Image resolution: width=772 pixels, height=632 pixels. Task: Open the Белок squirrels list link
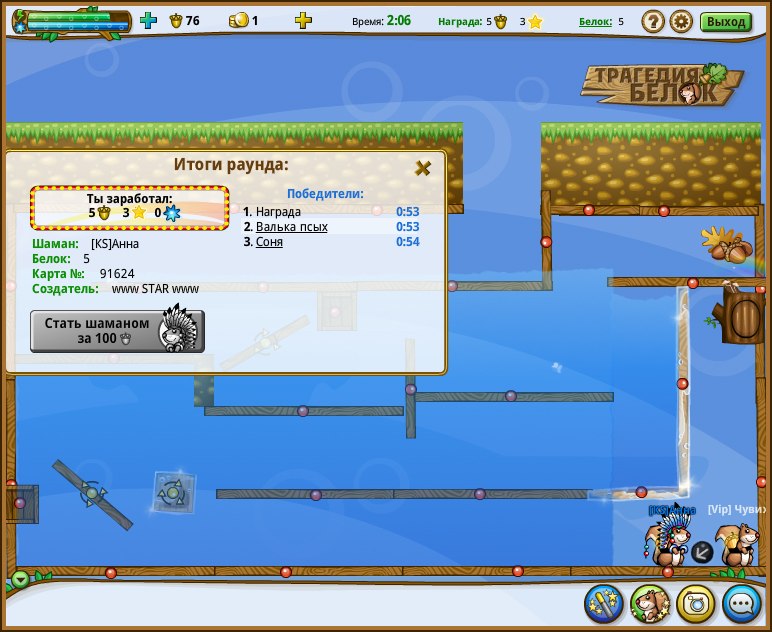click(x=594, y=21)
